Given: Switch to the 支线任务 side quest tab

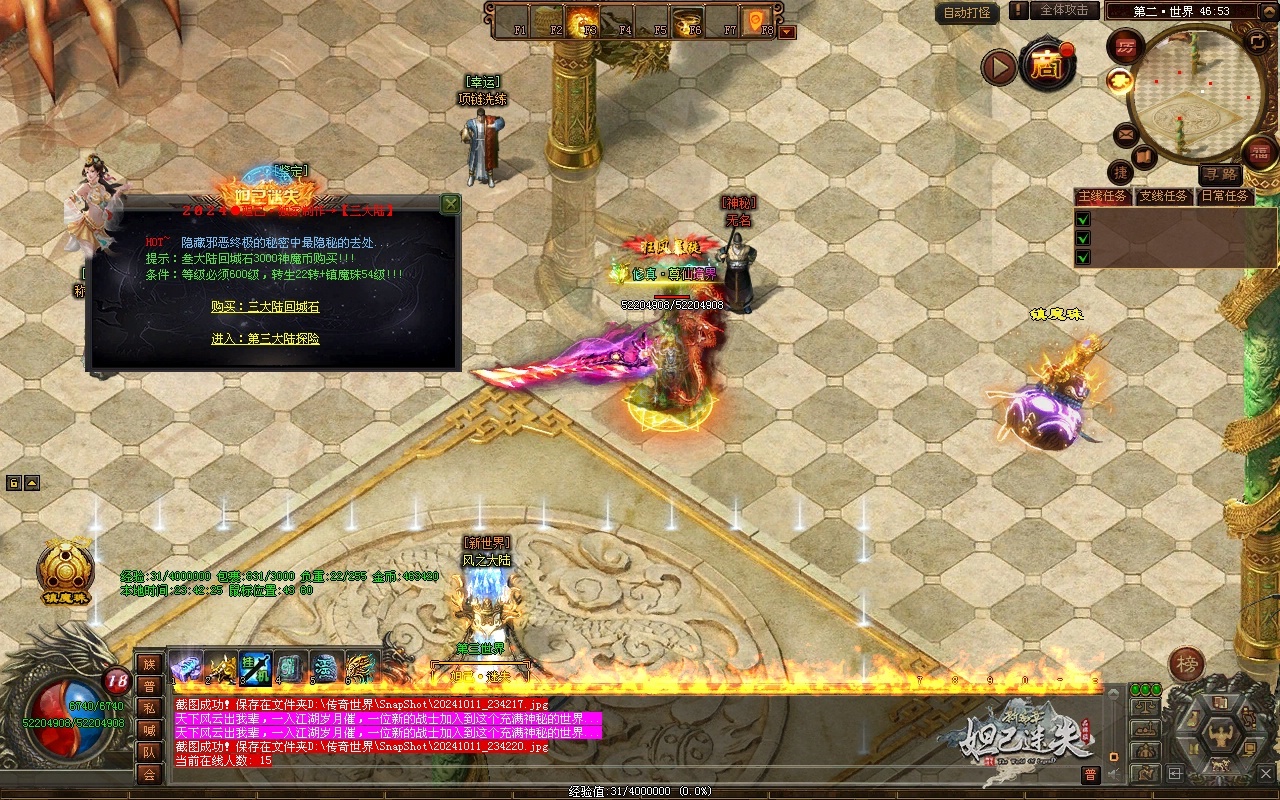Looking at the screenshot, I should [1163, 196].
